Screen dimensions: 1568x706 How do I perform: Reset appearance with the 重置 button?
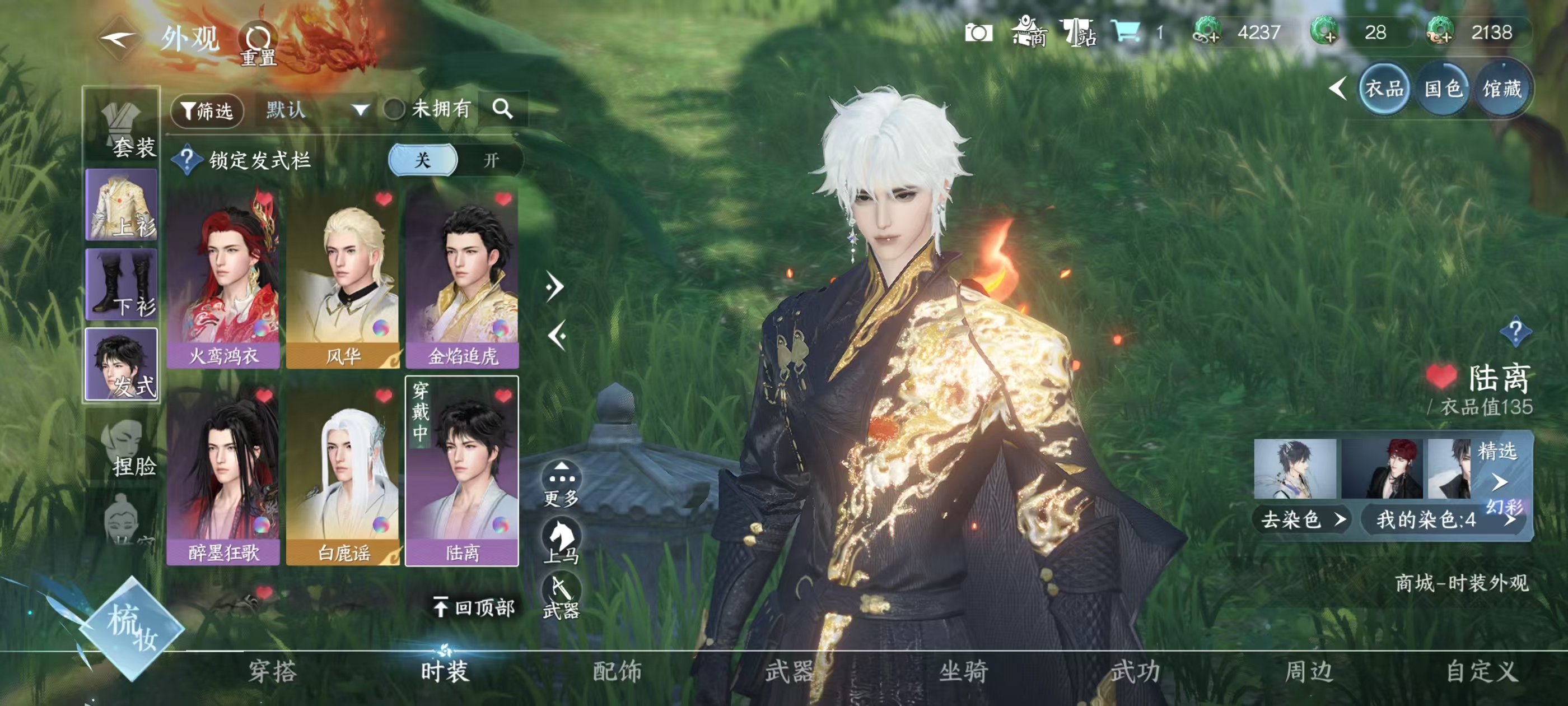click(x=259, y=44)
